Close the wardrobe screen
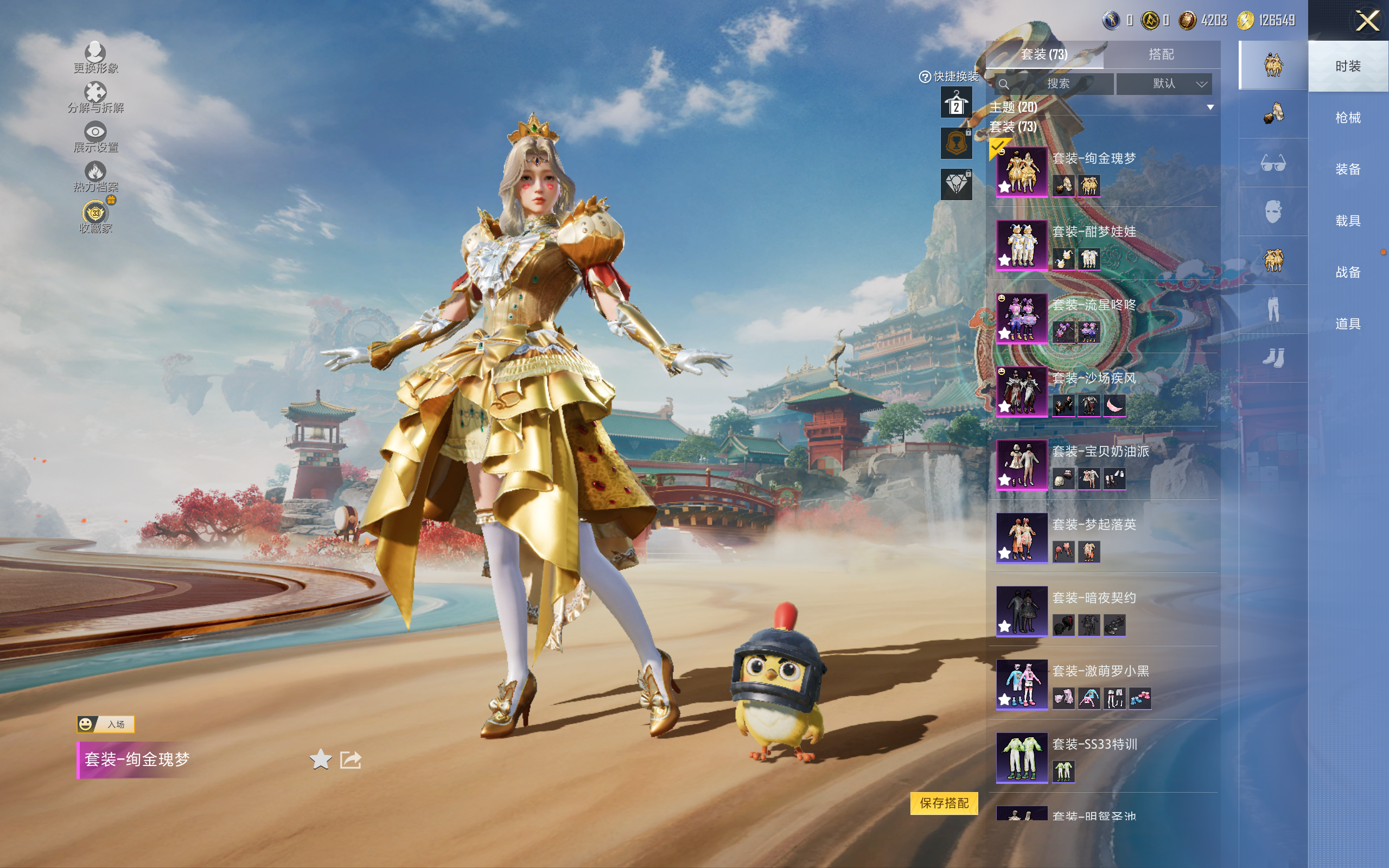This screenshot has width=1389, height=868. click(x=1367, y=21)
